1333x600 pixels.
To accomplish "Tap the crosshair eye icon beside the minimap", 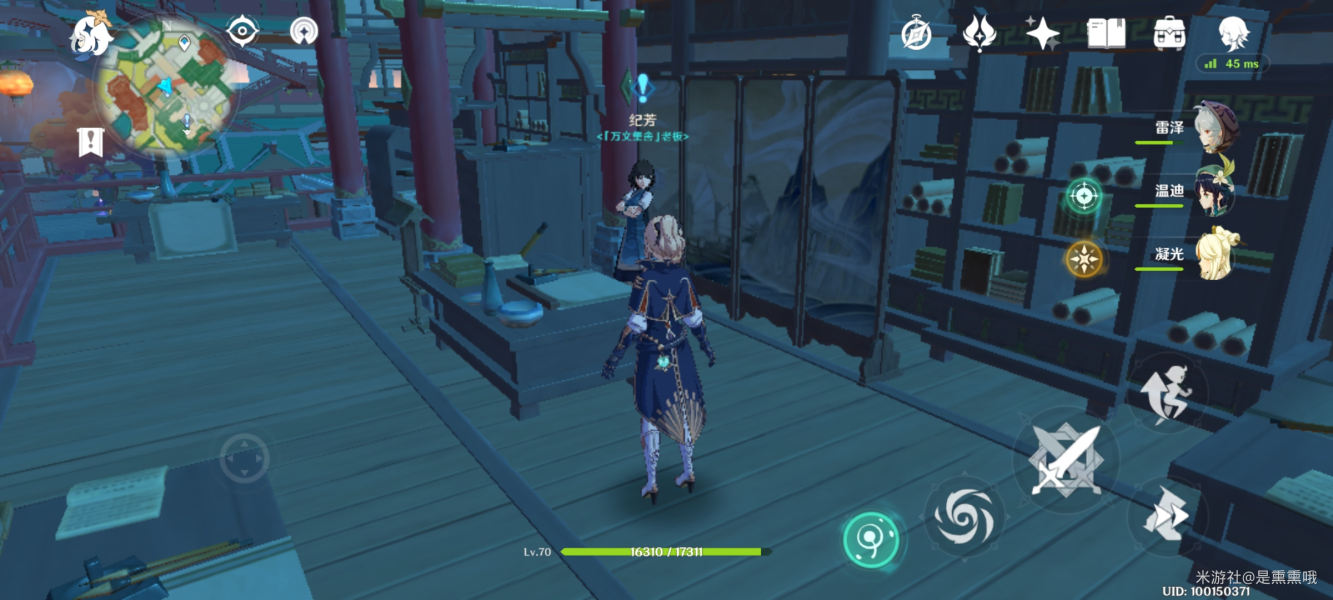I will (243, 31).
